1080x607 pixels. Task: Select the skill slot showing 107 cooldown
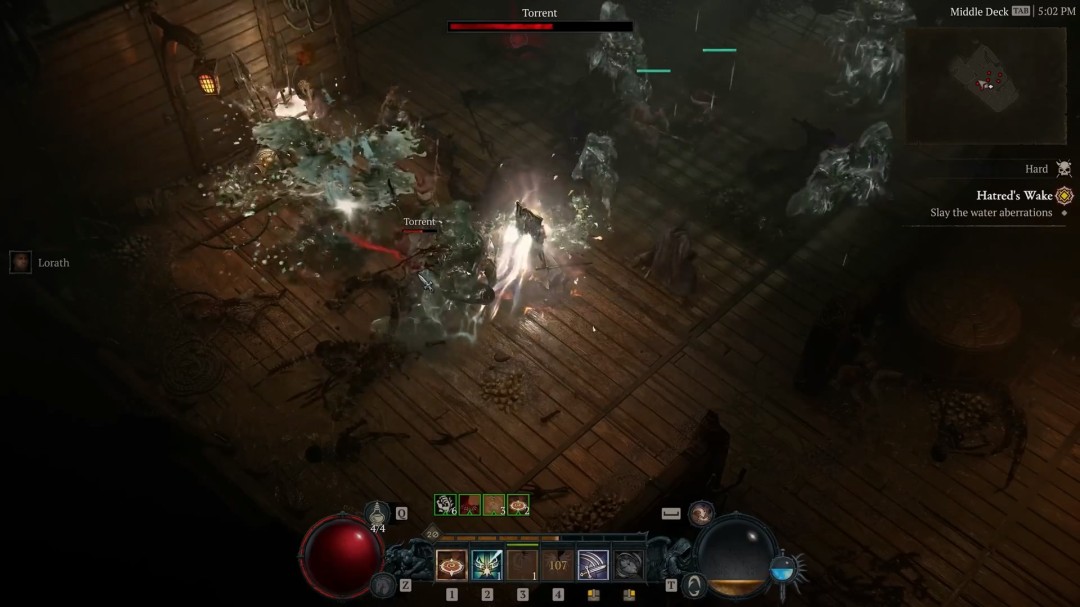[x=558, y=565]
